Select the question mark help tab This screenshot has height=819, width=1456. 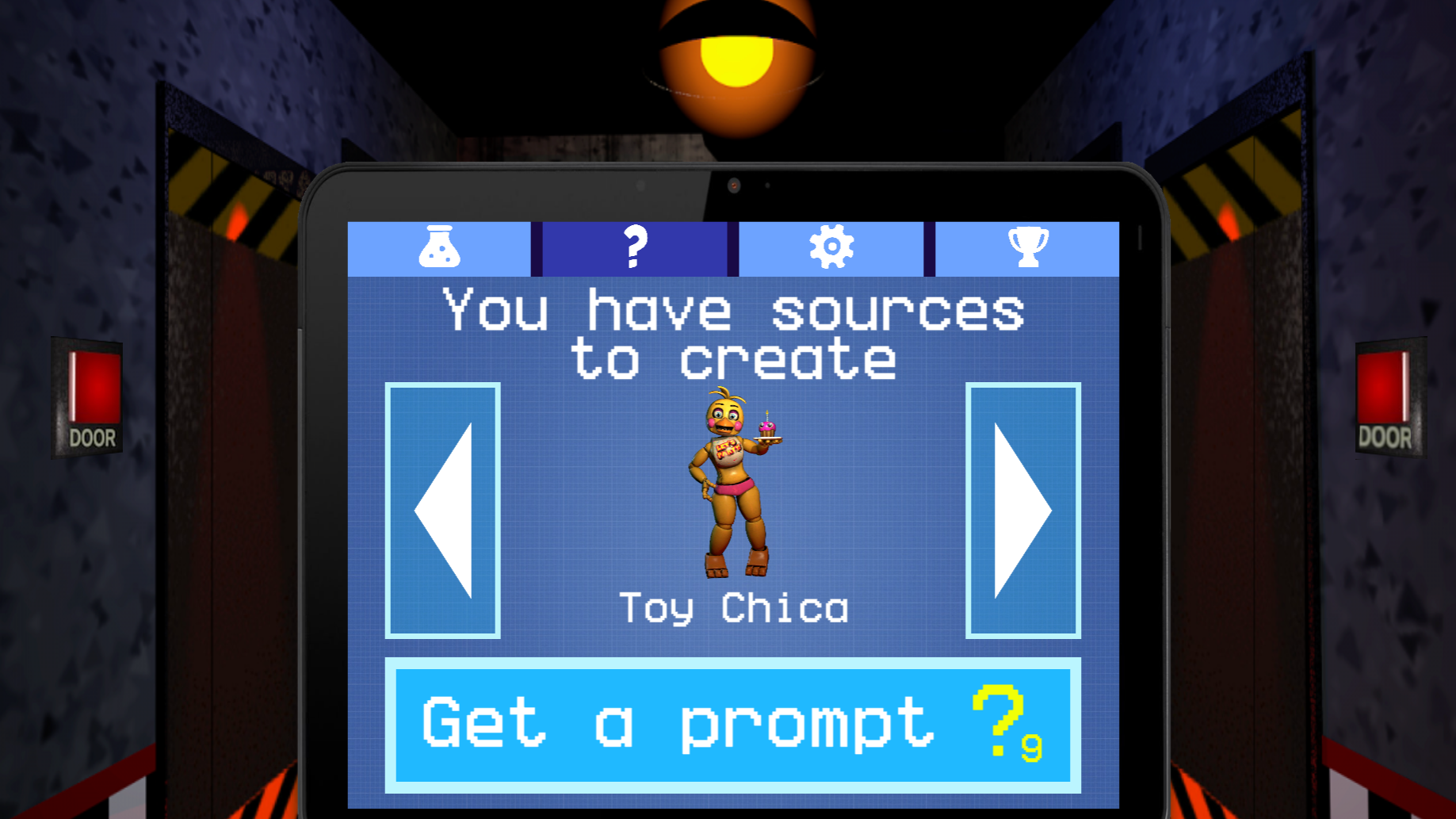point(632,248)
